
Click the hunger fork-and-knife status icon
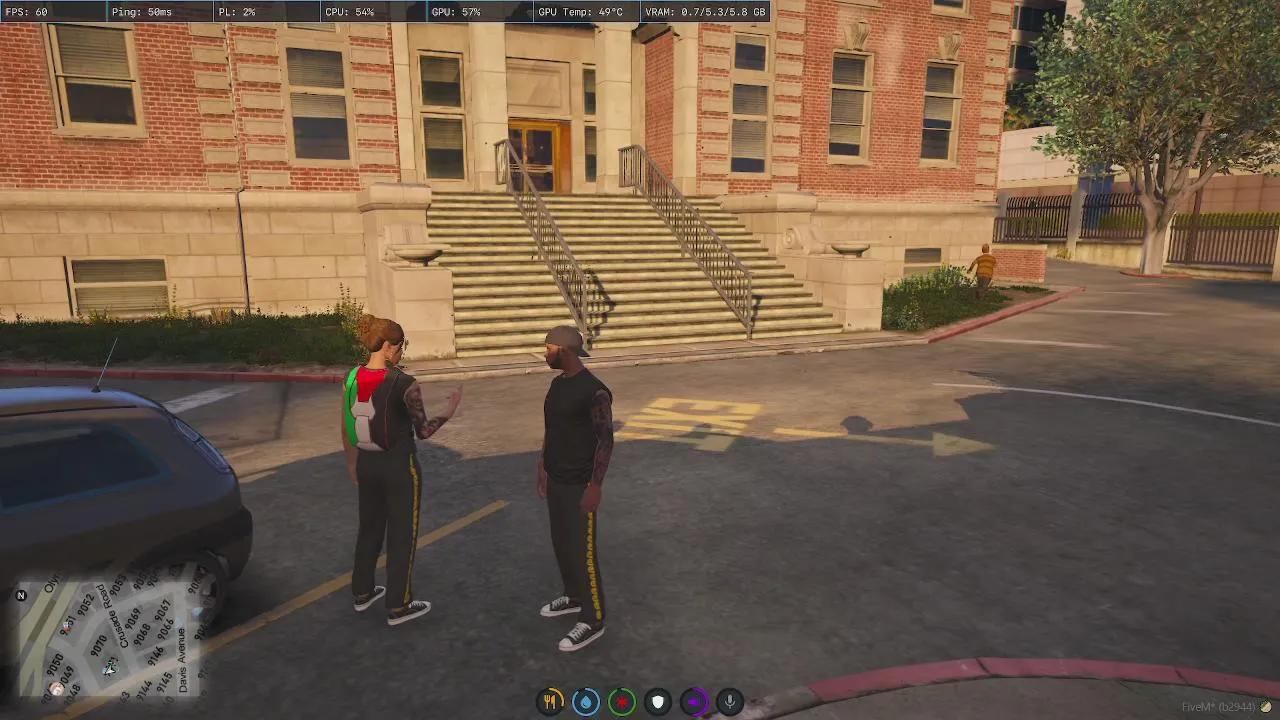550,702
